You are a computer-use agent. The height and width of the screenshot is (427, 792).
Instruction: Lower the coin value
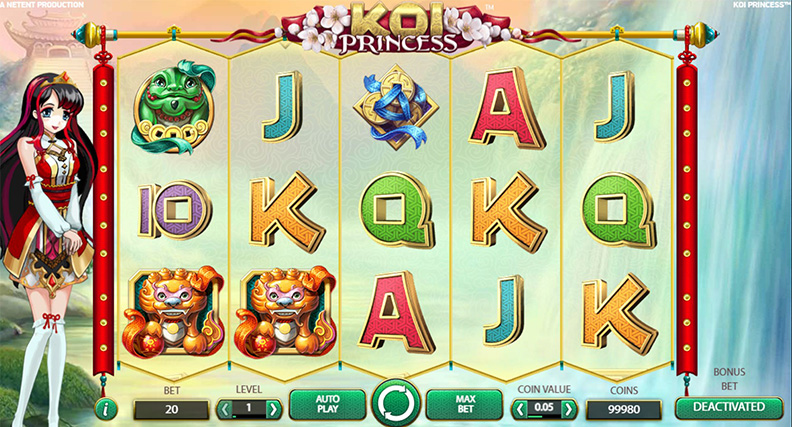(x=520, y=409)
